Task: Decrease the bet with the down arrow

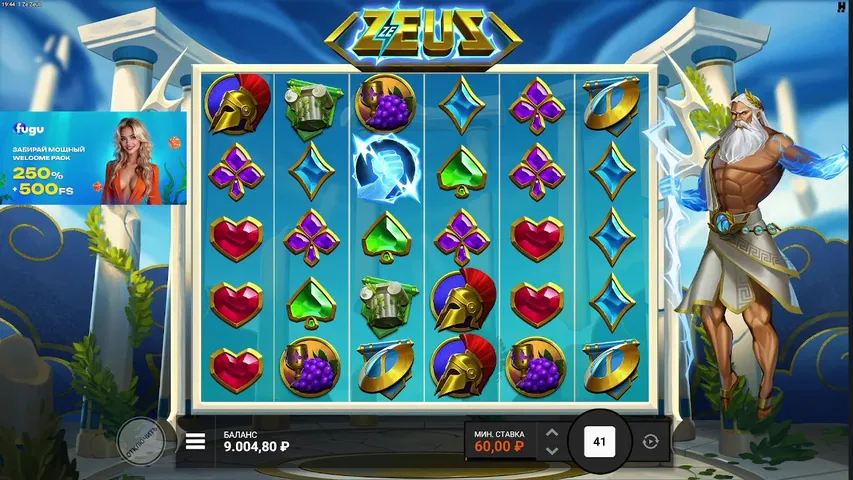Action: pos(550,450)
